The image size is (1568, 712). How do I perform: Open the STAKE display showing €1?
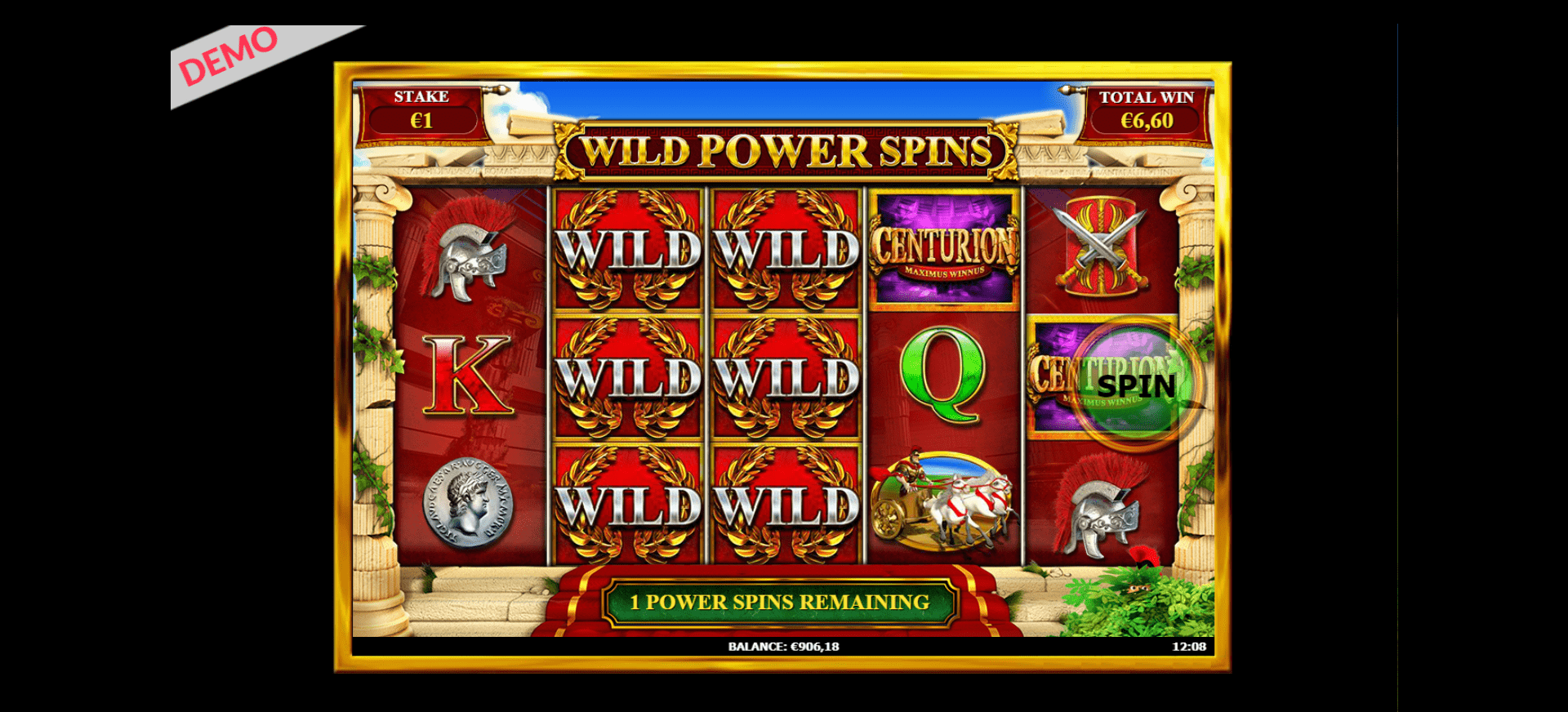pyautogui.click(x=422, y=109)
